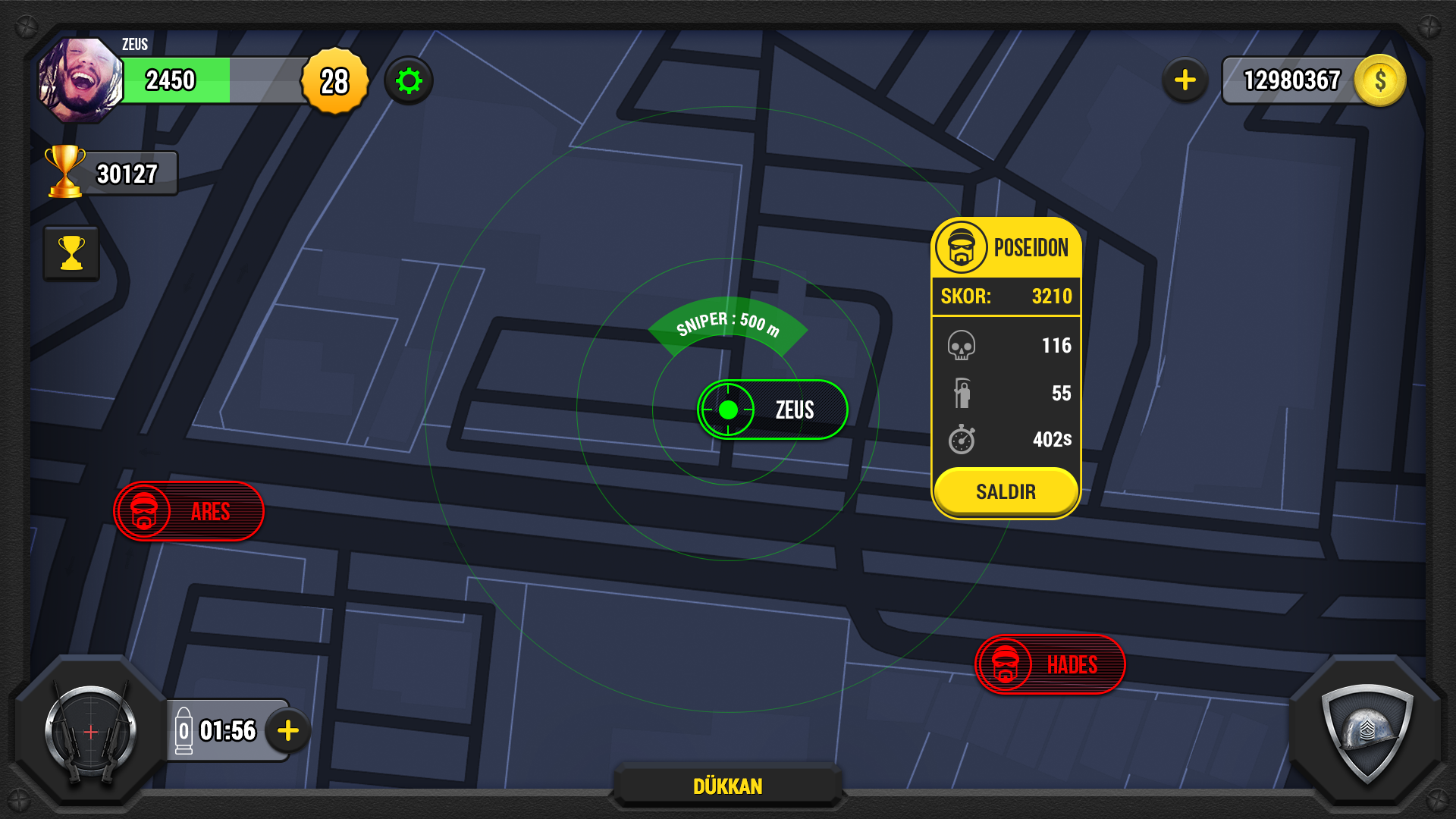Click the bullet ammo icon next to the timer

click(184, 730)
